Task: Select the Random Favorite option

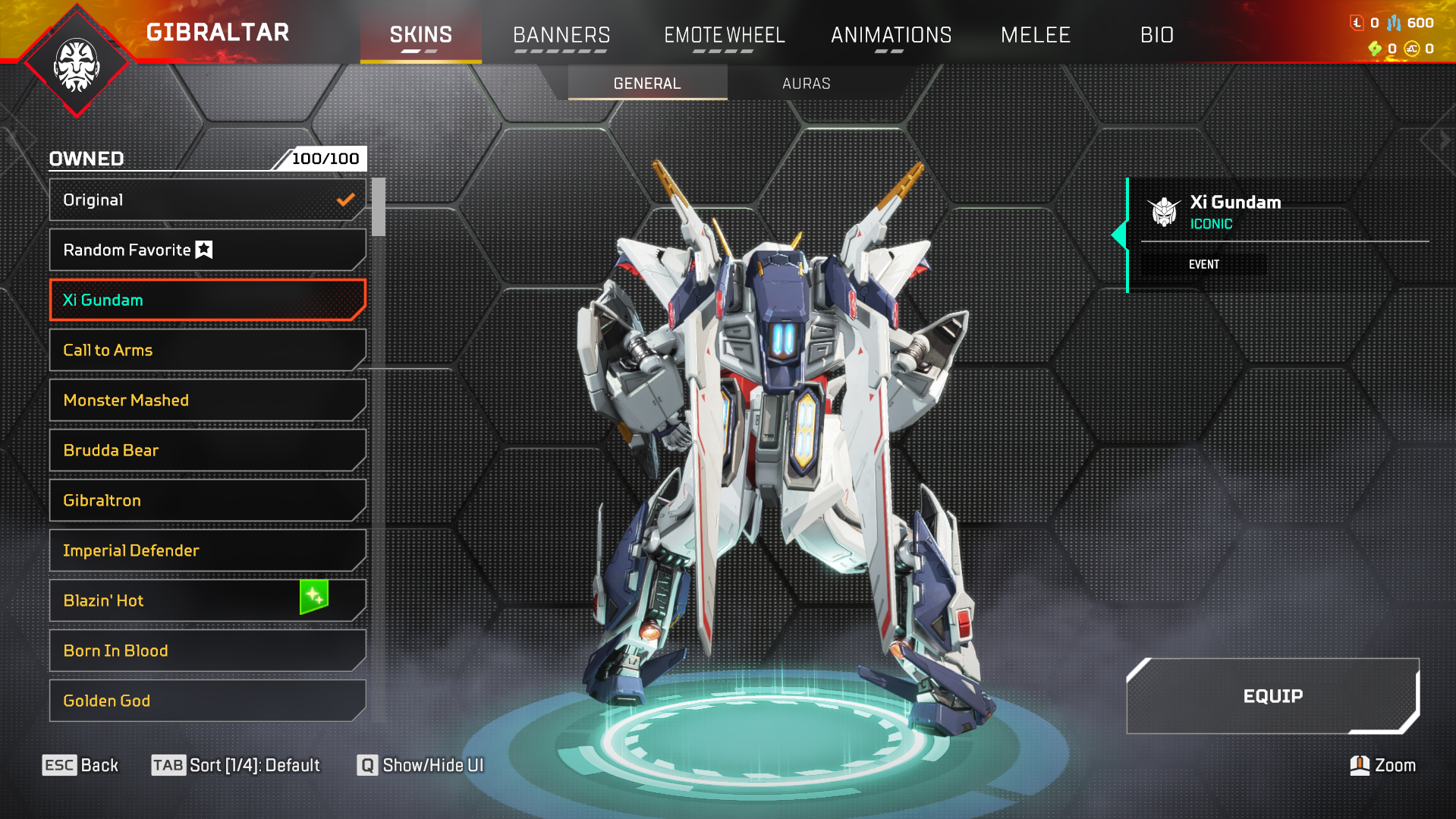Action: [x=206, y=250]
